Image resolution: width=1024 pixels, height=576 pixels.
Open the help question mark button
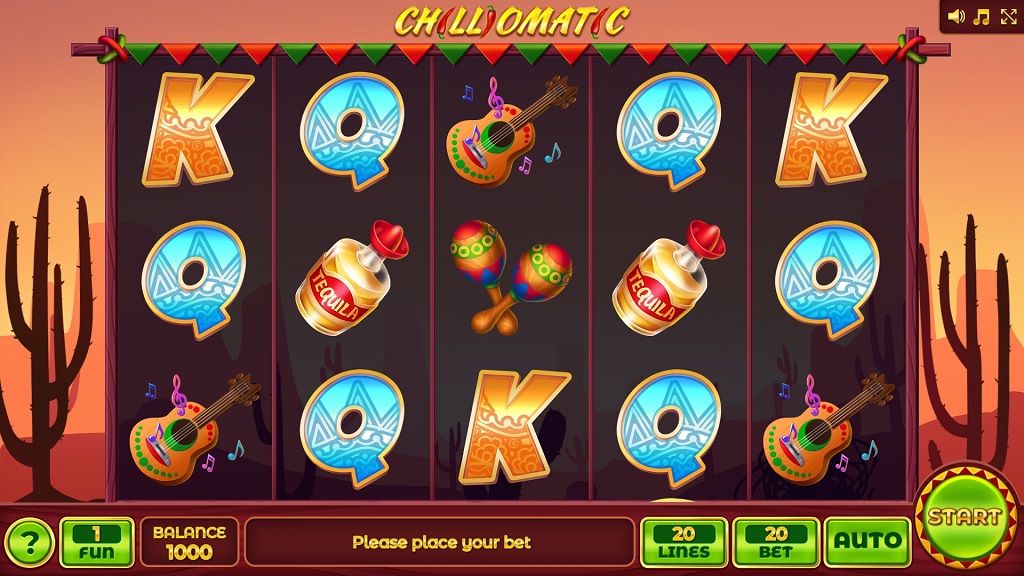(x=31, y=544)
